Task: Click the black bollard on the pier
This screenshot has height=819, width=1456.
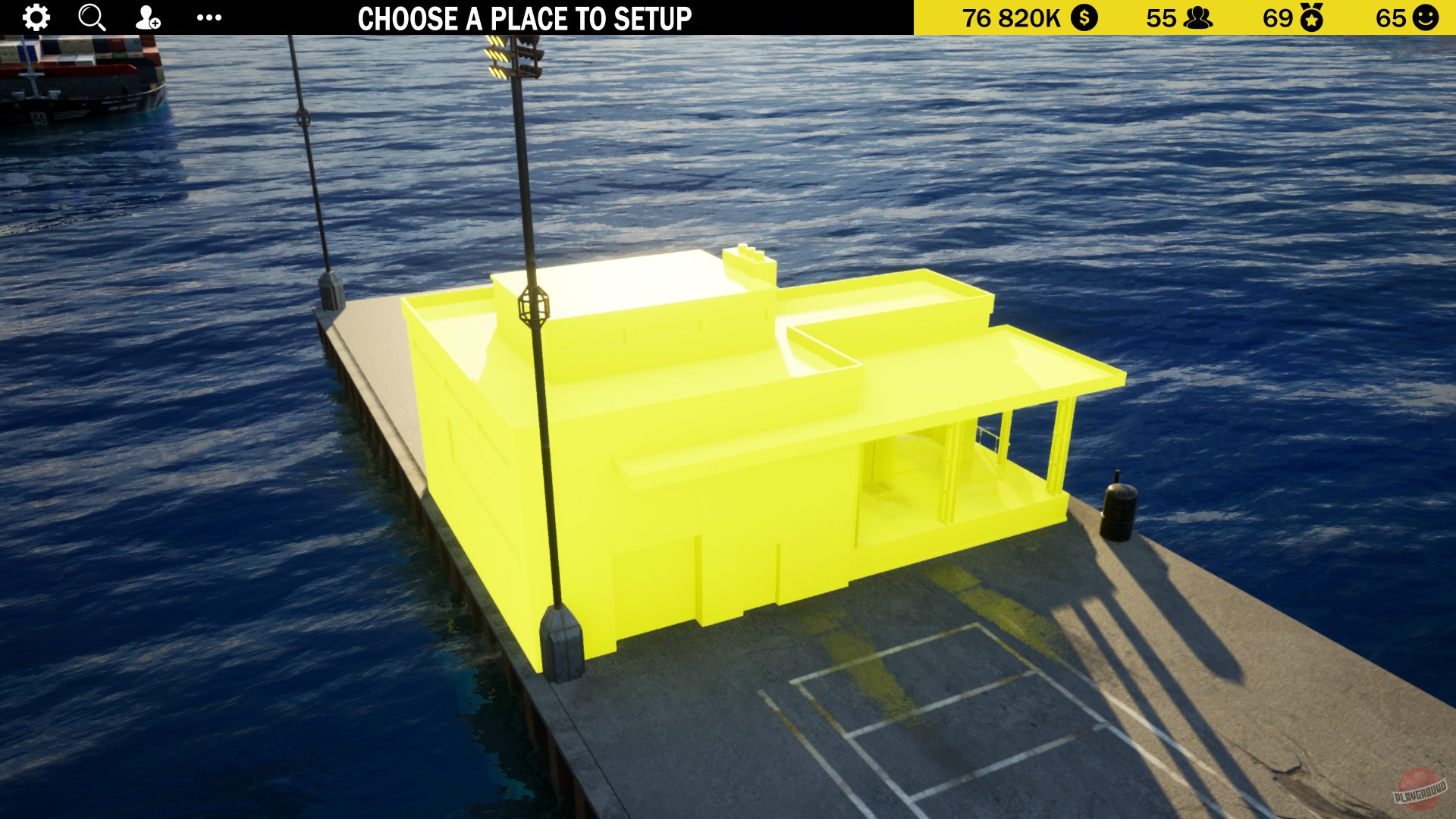Action: pos(1116,512)
